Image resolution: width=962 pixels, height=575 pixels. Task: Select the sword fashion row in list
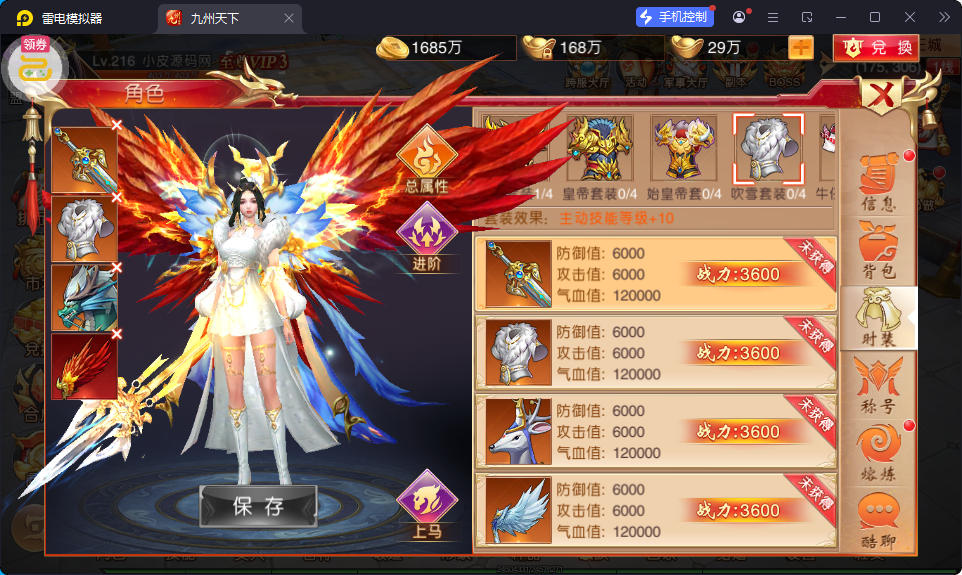tap(654, 274)
